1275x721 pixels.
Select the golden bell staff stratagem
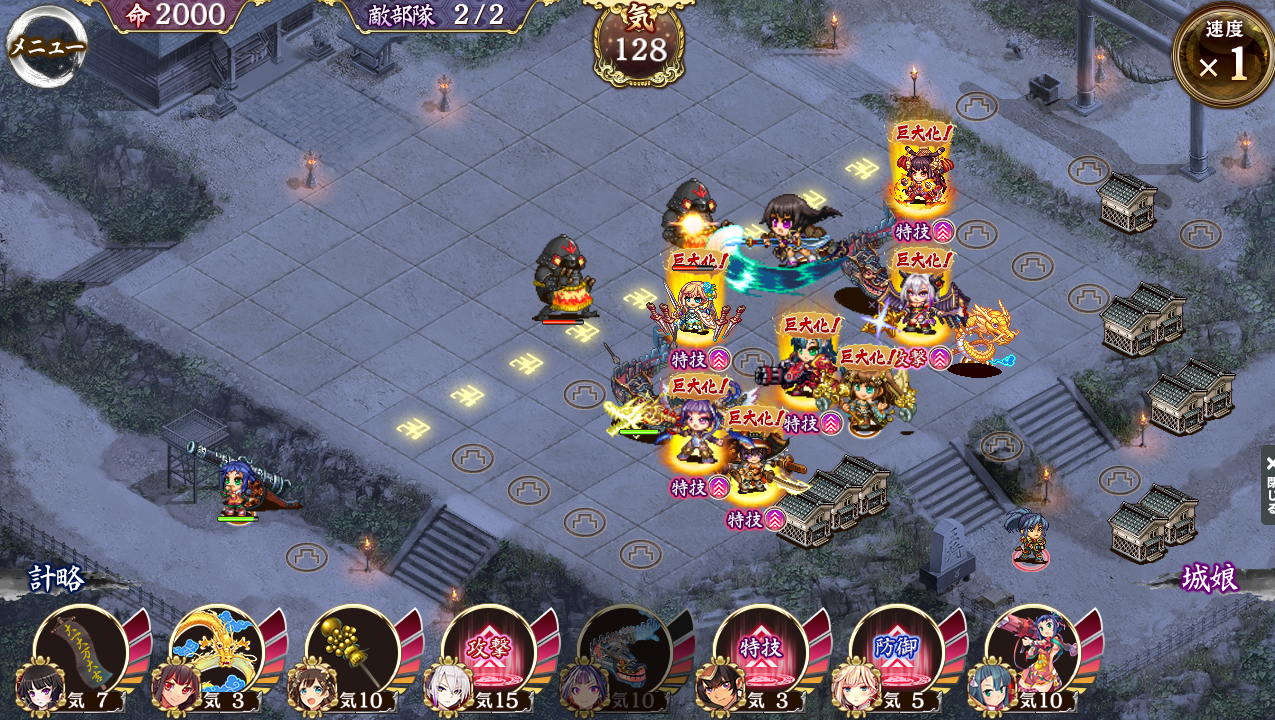[352, 652]
